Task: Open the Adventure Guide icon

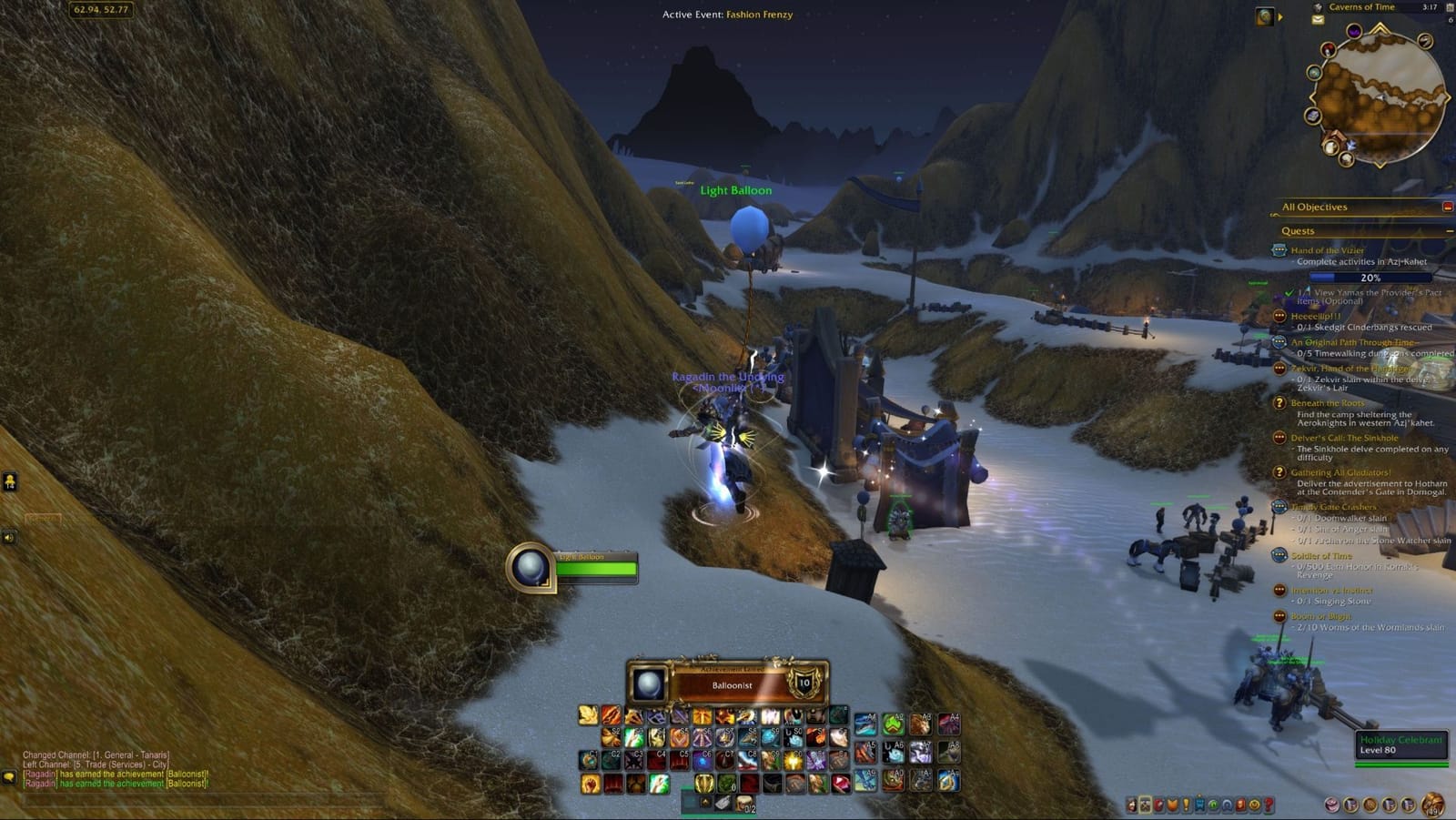Action: click(x=1240, y=804)
